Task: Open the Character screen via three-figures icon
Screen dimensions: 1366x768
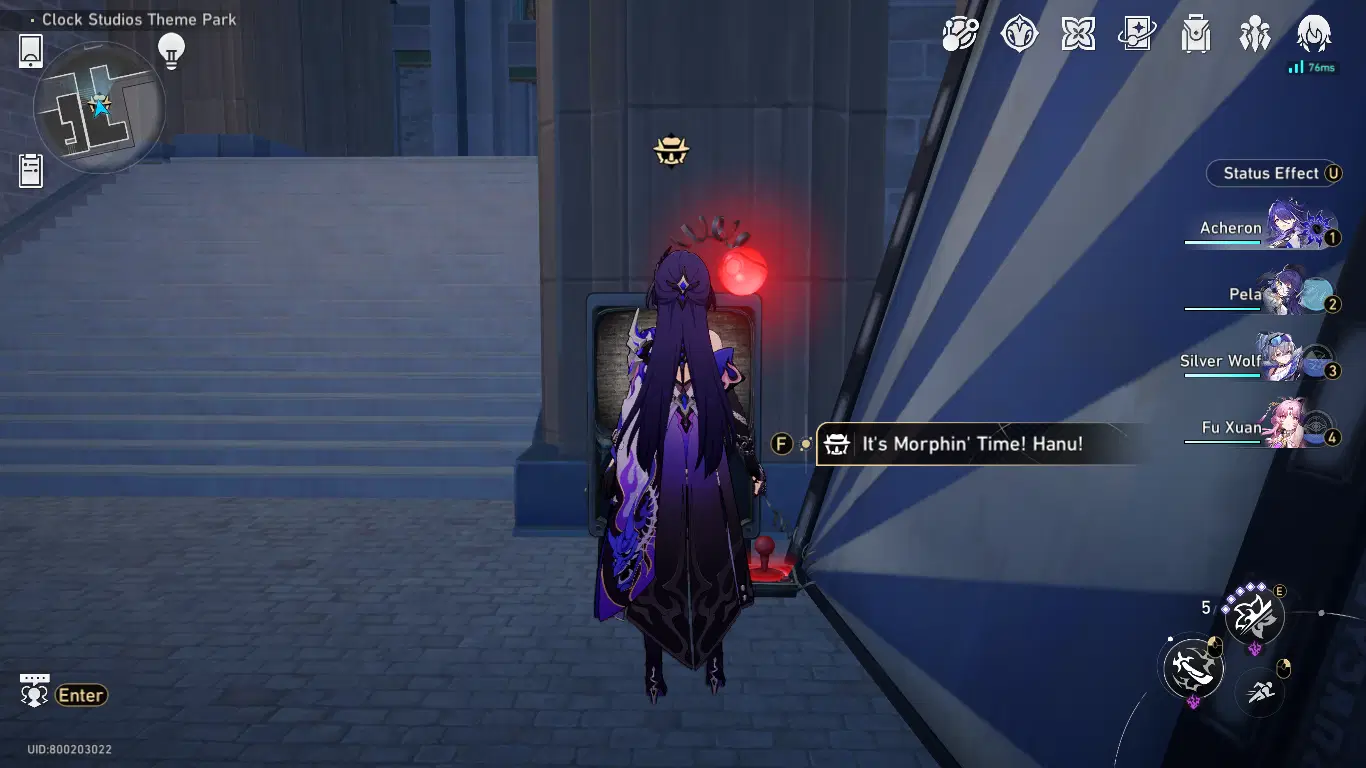Action: 1255,33
